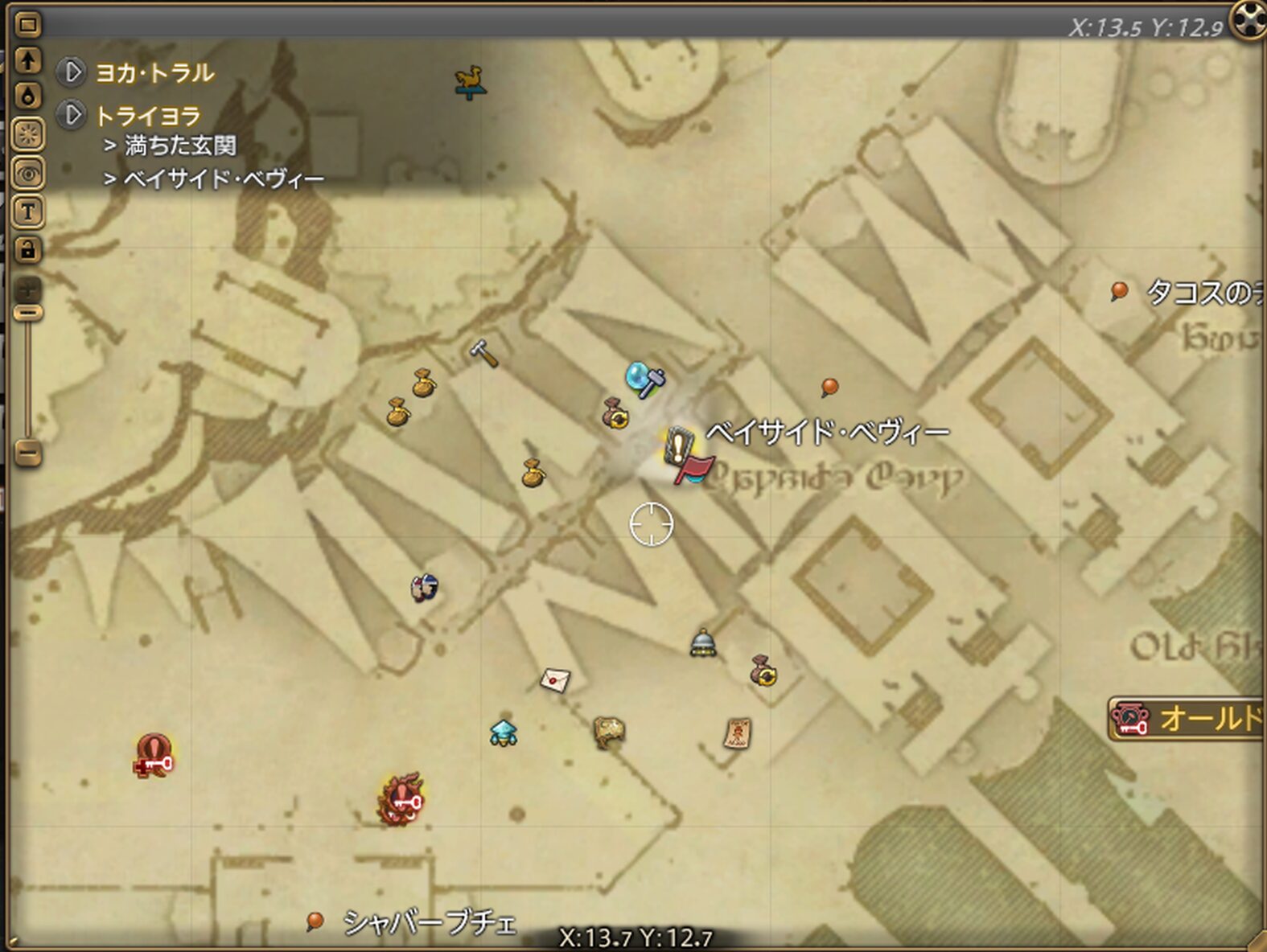Select the シャバーブチェ map pin
Viewport: 1267px width, 952px height.
(x=315, y=921)
